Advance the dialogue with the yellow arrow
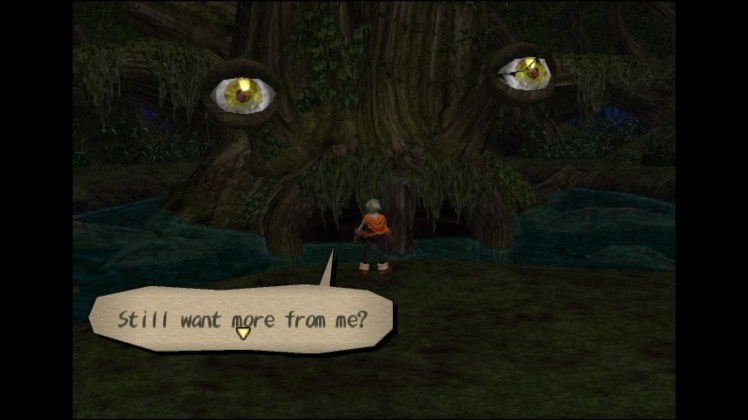 [x=243, y=333]
